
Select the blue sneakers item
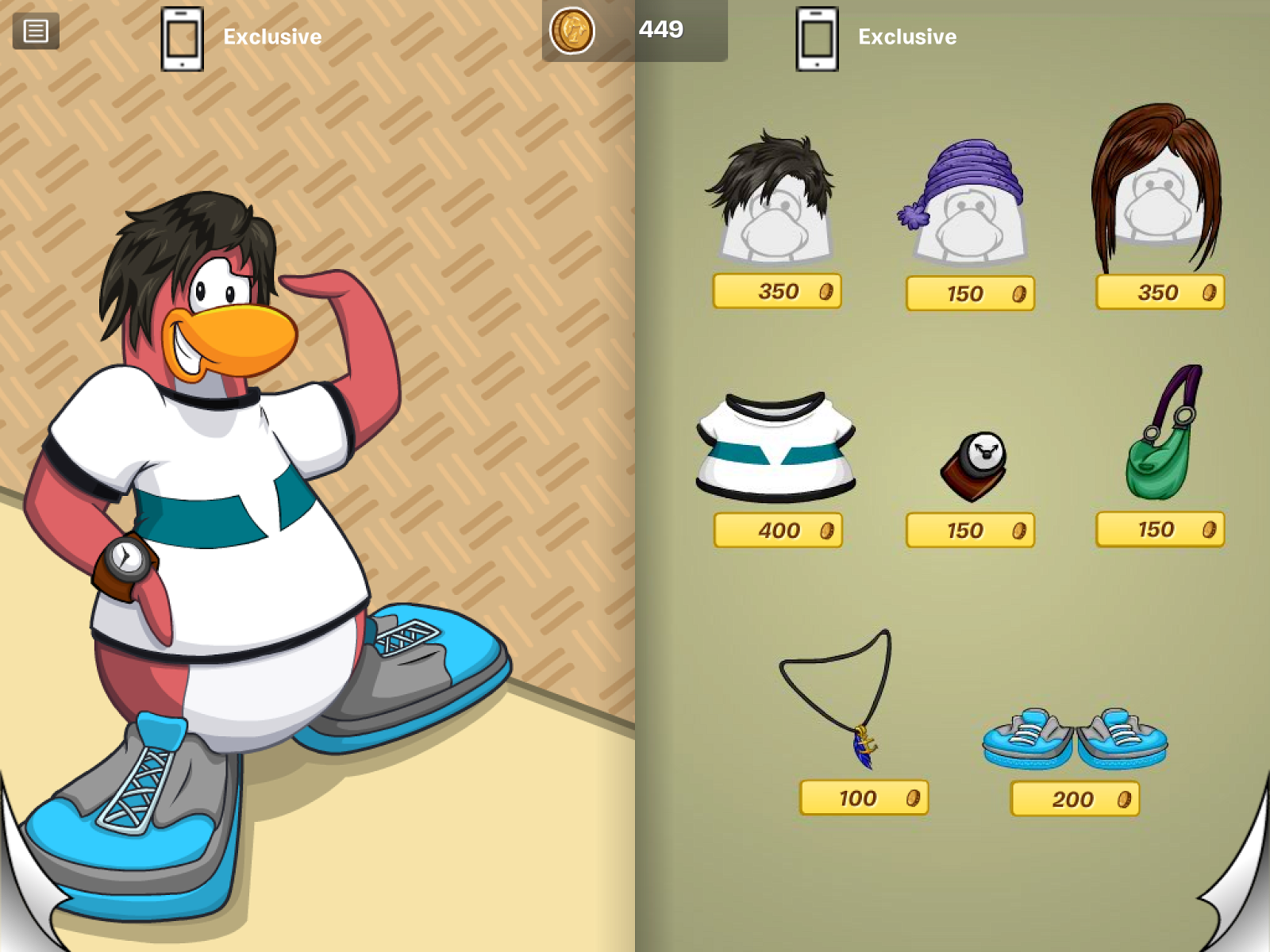point(1076,738)
